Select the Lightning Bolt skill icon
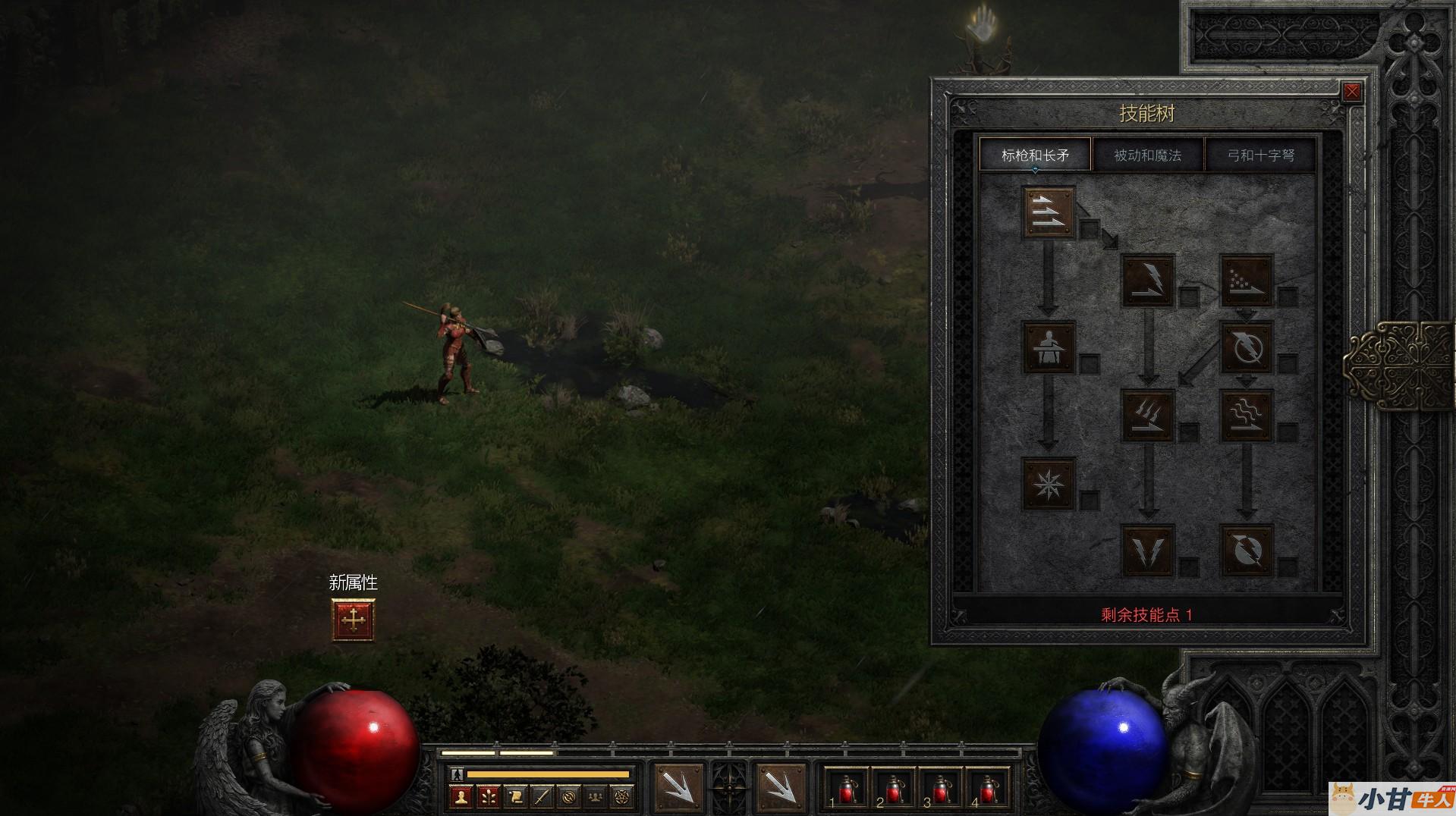 pos(1246,347)
